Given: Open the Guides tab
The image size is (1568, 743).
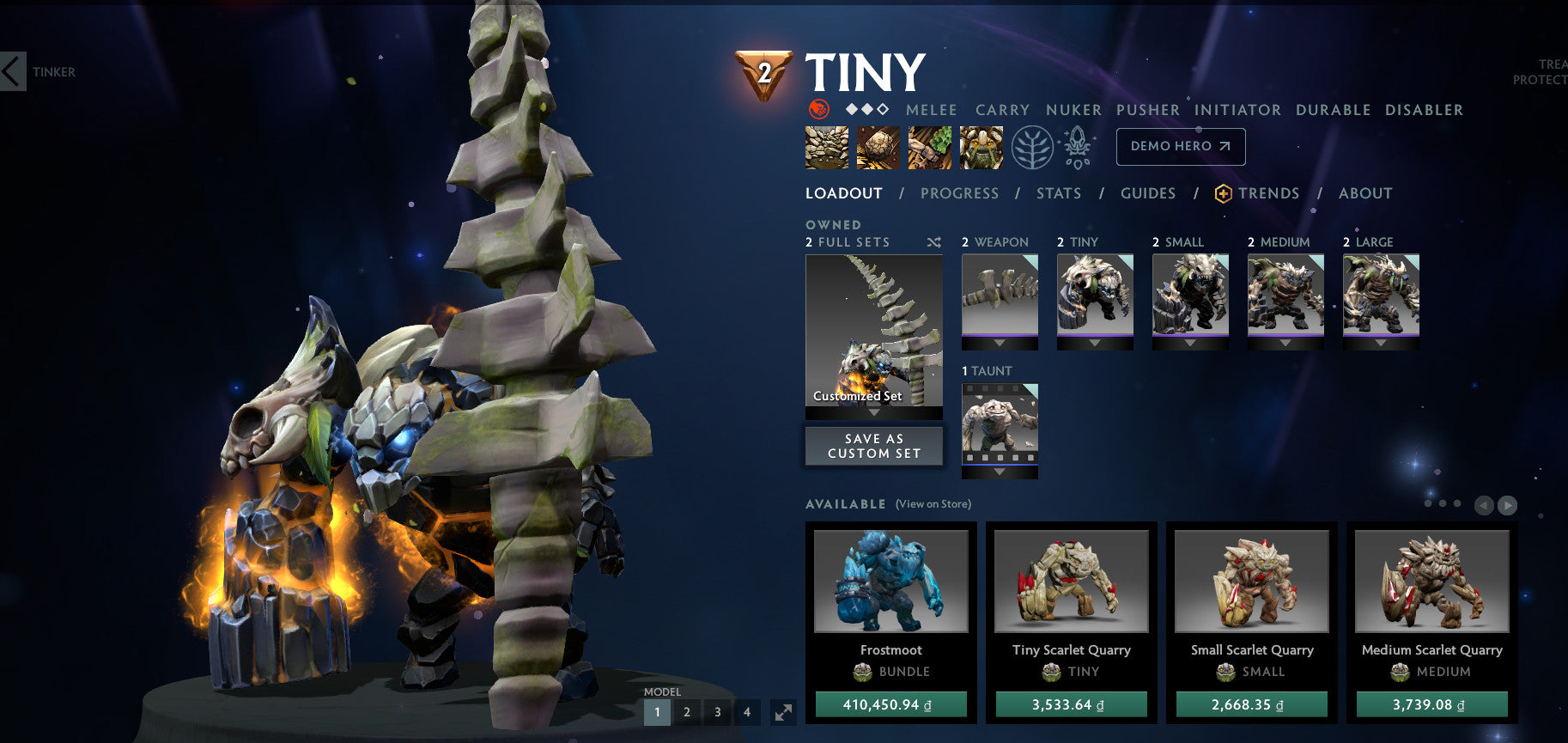Looking at the screenshot, I should [1147, 193].
